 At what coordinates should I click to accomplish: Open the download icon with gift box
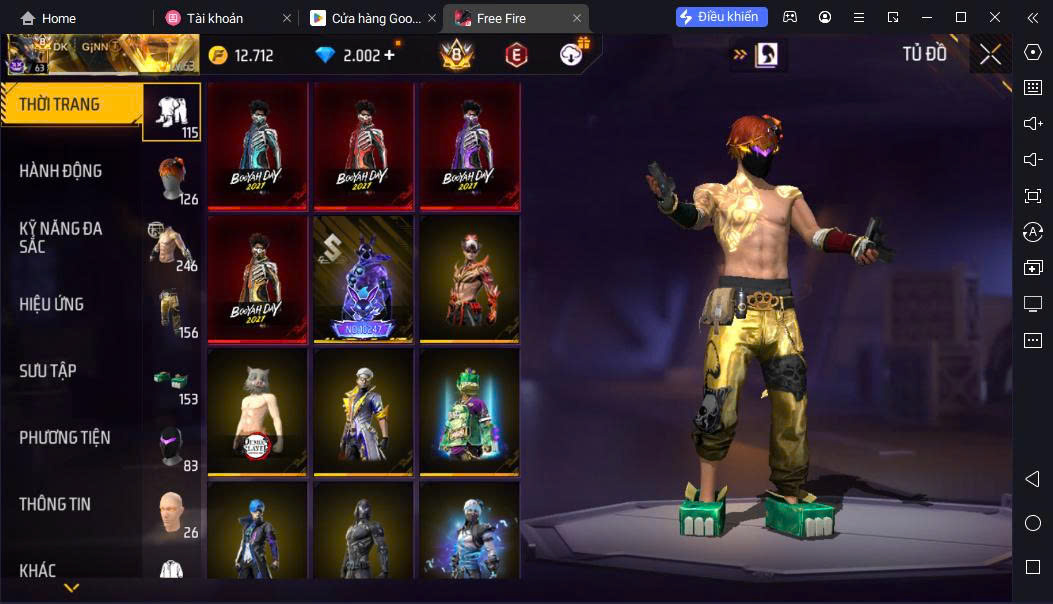[x=573, y=54]
